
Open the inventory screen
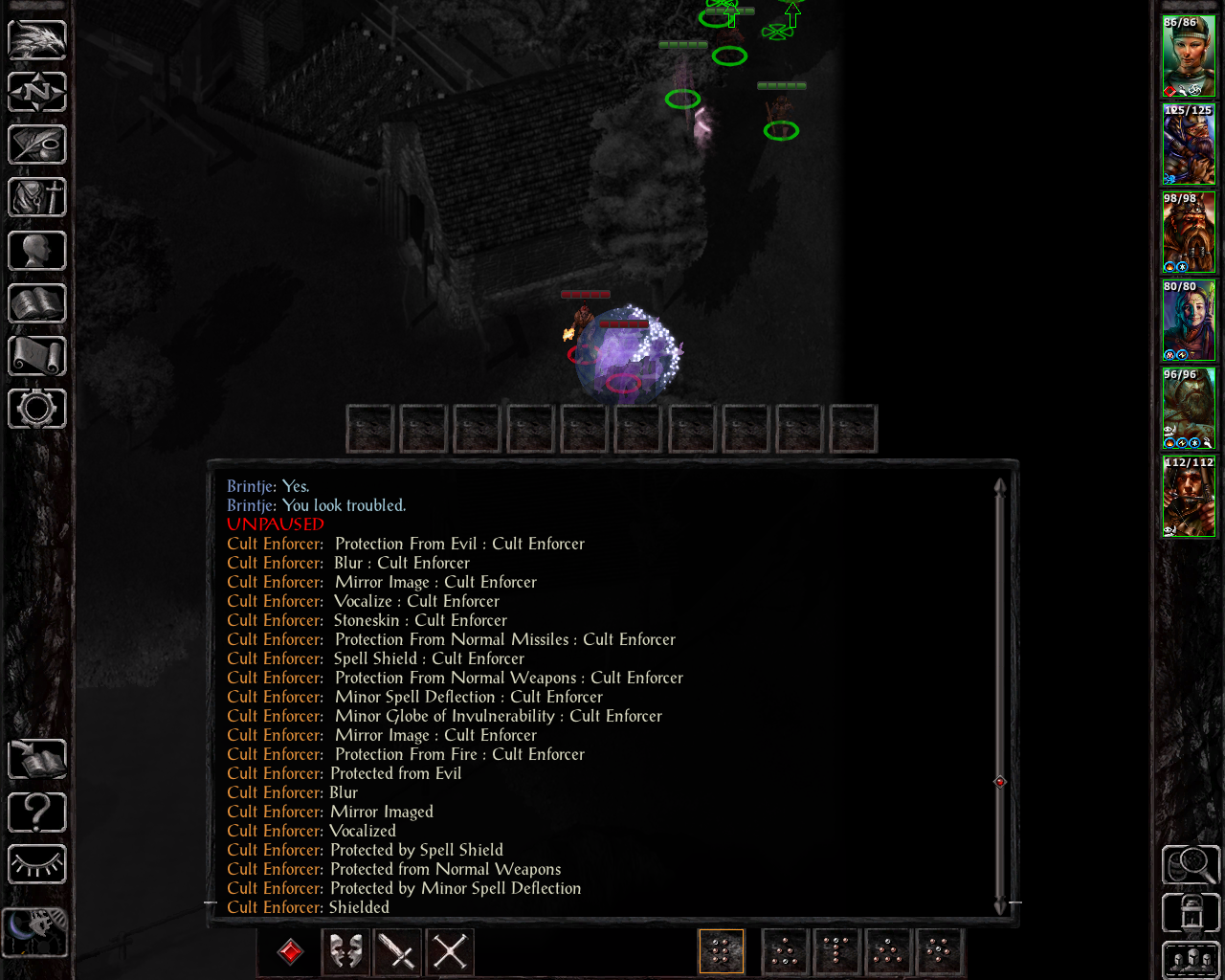(x=37, y=198)
